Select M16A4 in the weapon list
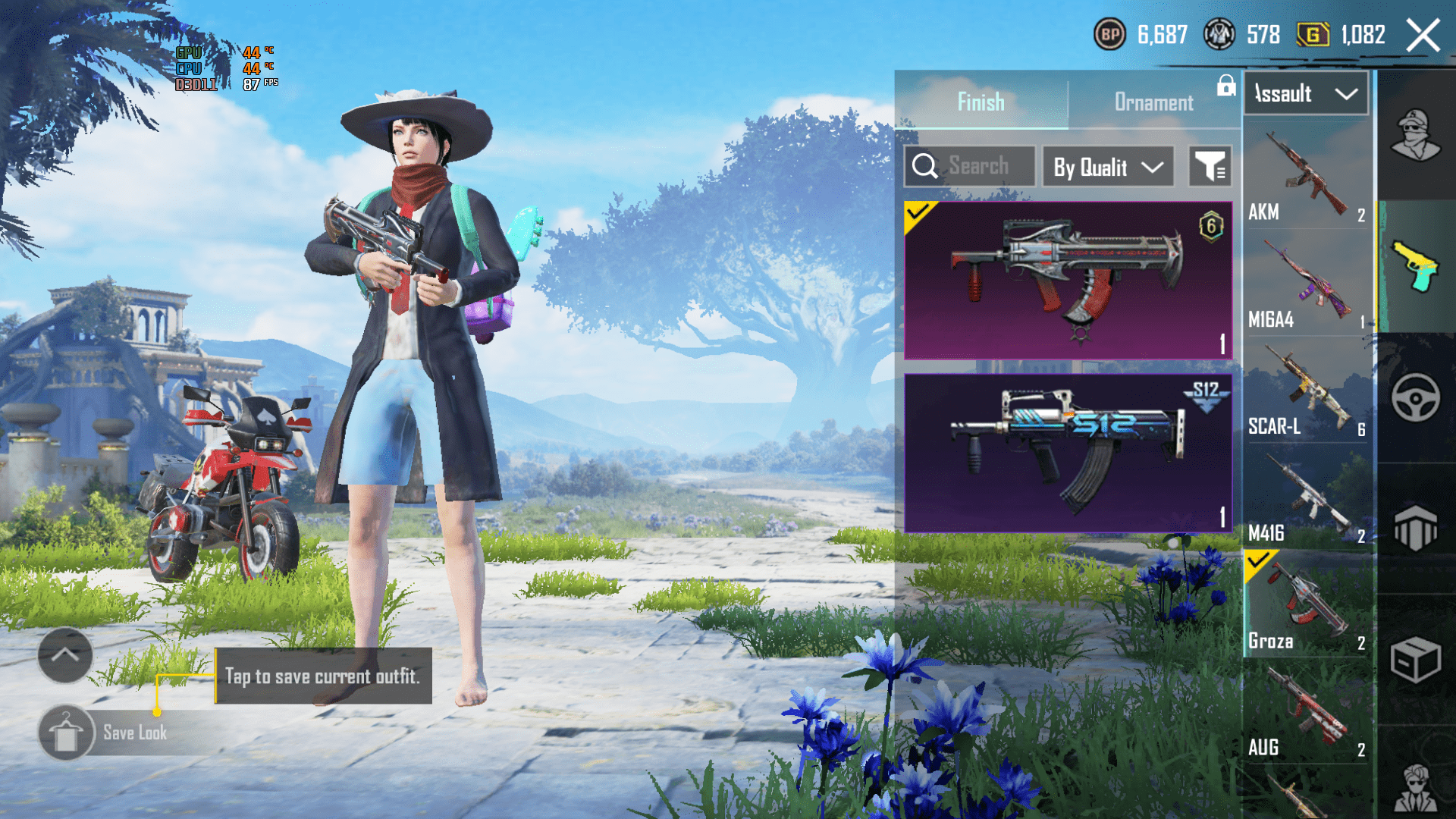Screen dimensions: 1456x819 (x=1307, y=284)
